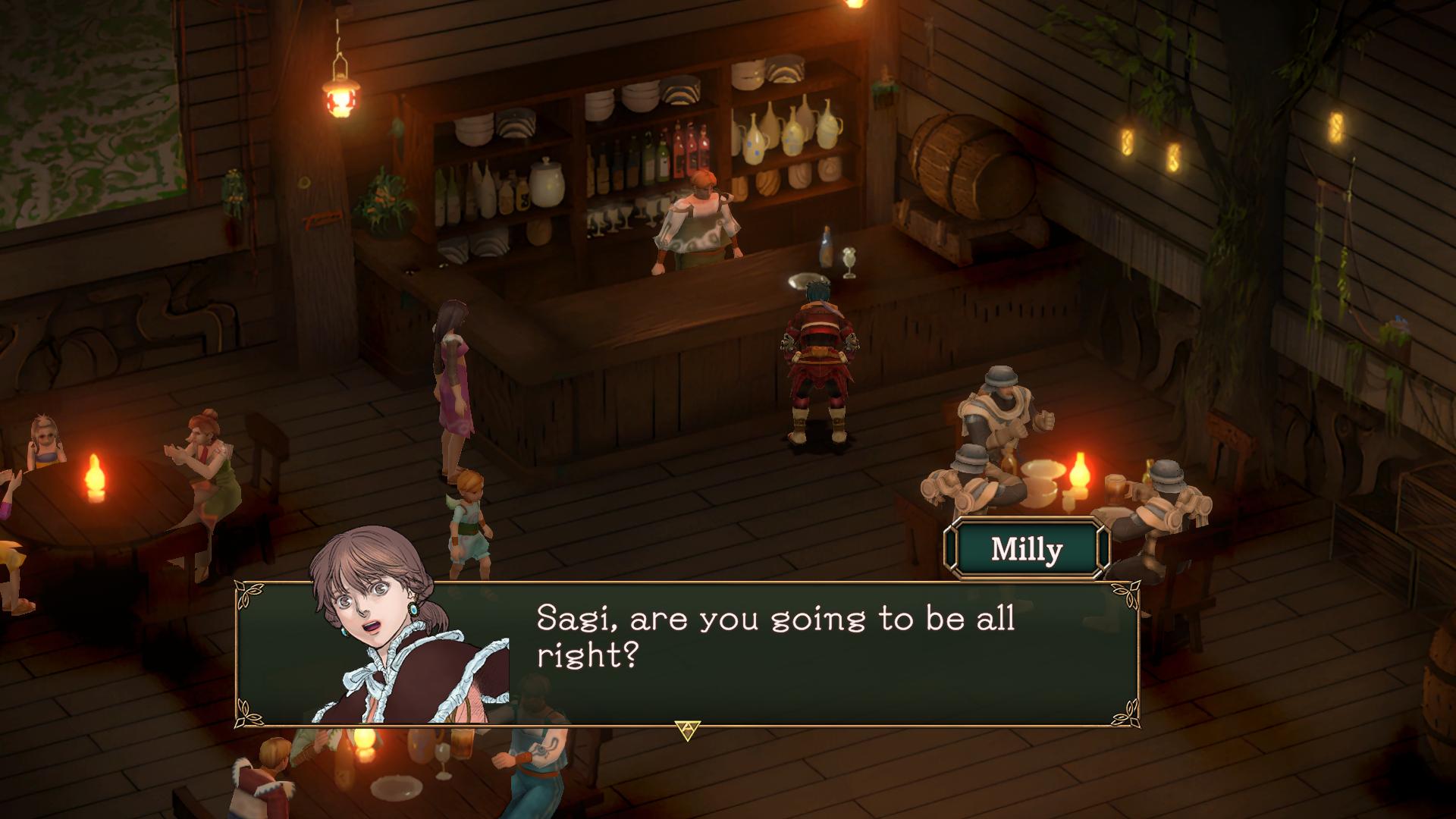This screenshot has width=1456, height=819.
Task: Advance Milly's dialogue text box
Action: [x=687, y=730]
